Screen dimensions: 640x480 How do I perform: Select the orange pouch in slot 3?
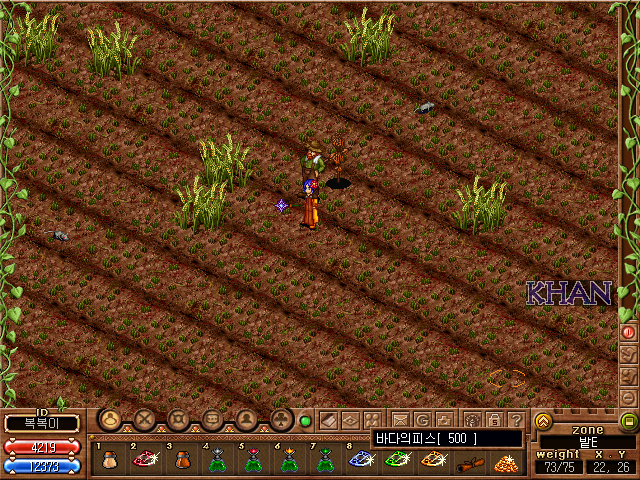point(181,461)
